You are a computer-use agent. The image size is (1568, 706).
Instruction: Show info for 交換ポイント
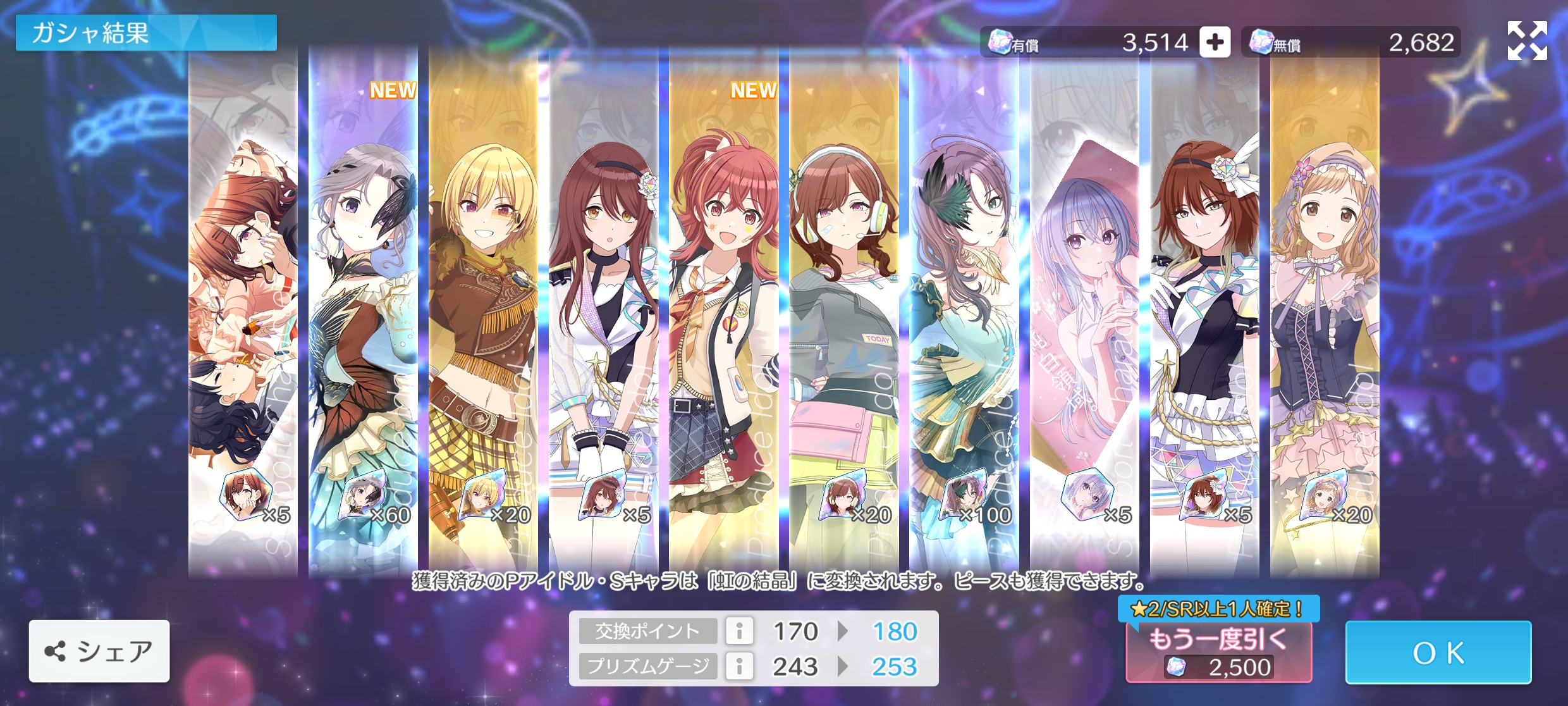point(739,631)
